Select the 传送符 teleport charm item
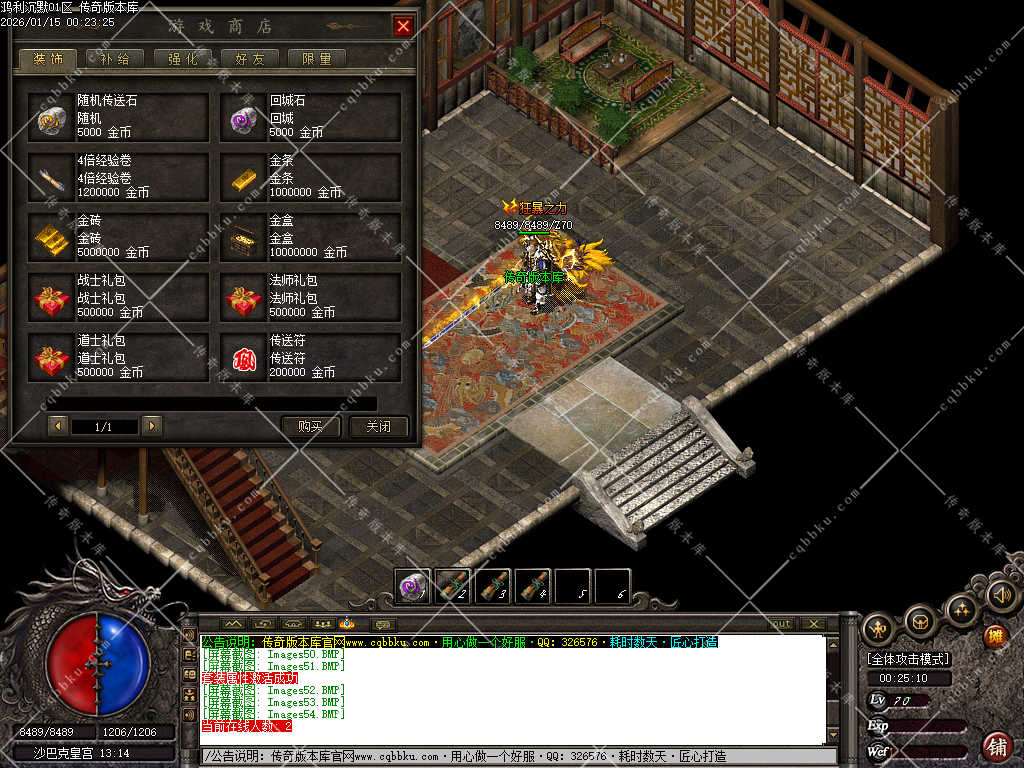1024x768 pixels. (x=310, y=357)
